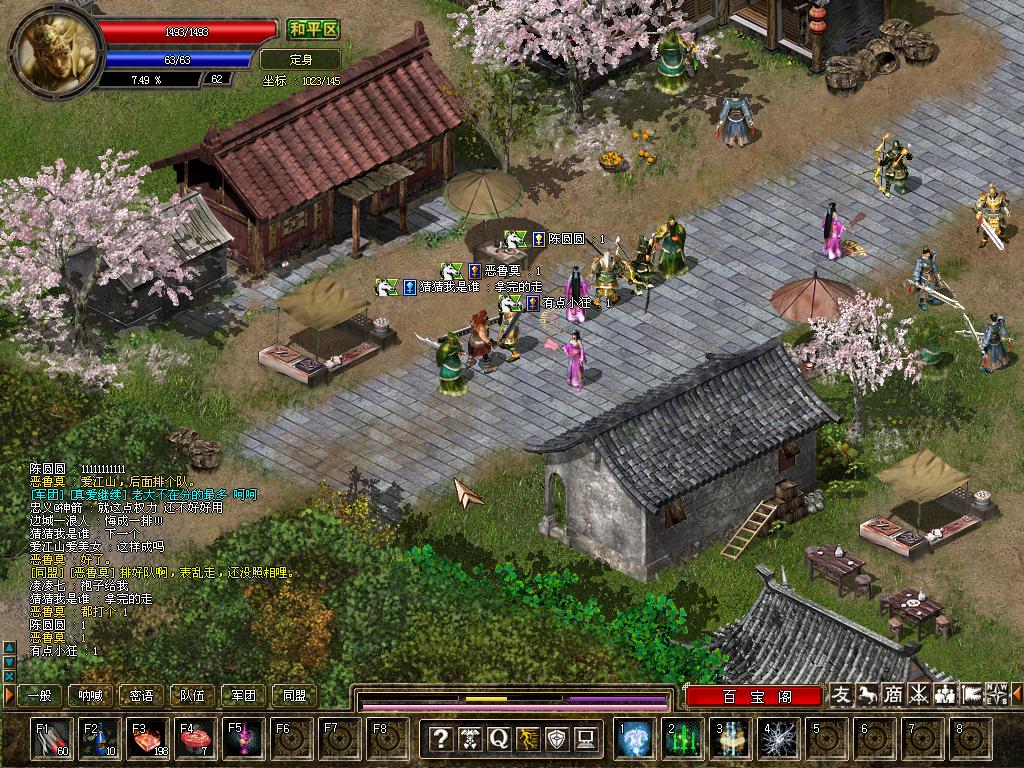
Task: Open the 友 friends panel
Action: click(842, 694)
